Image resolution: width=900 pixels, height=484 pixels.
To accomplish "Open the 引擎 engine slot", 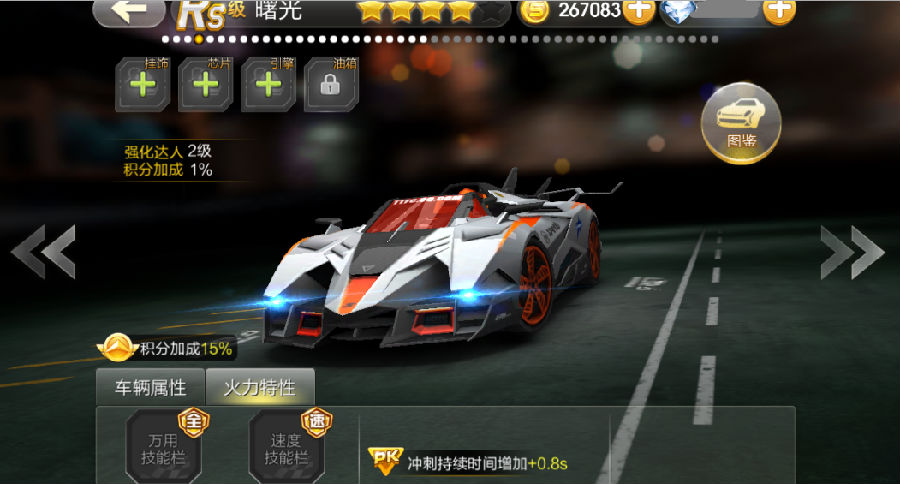I will click(267, 84).
